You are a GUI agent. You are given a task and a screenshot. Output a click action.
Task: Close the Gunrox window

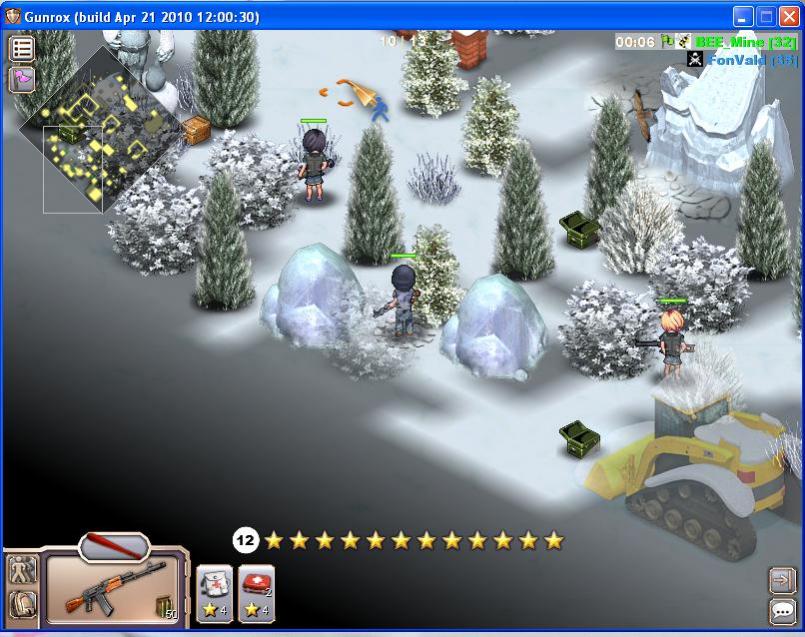tap(788, 17)
